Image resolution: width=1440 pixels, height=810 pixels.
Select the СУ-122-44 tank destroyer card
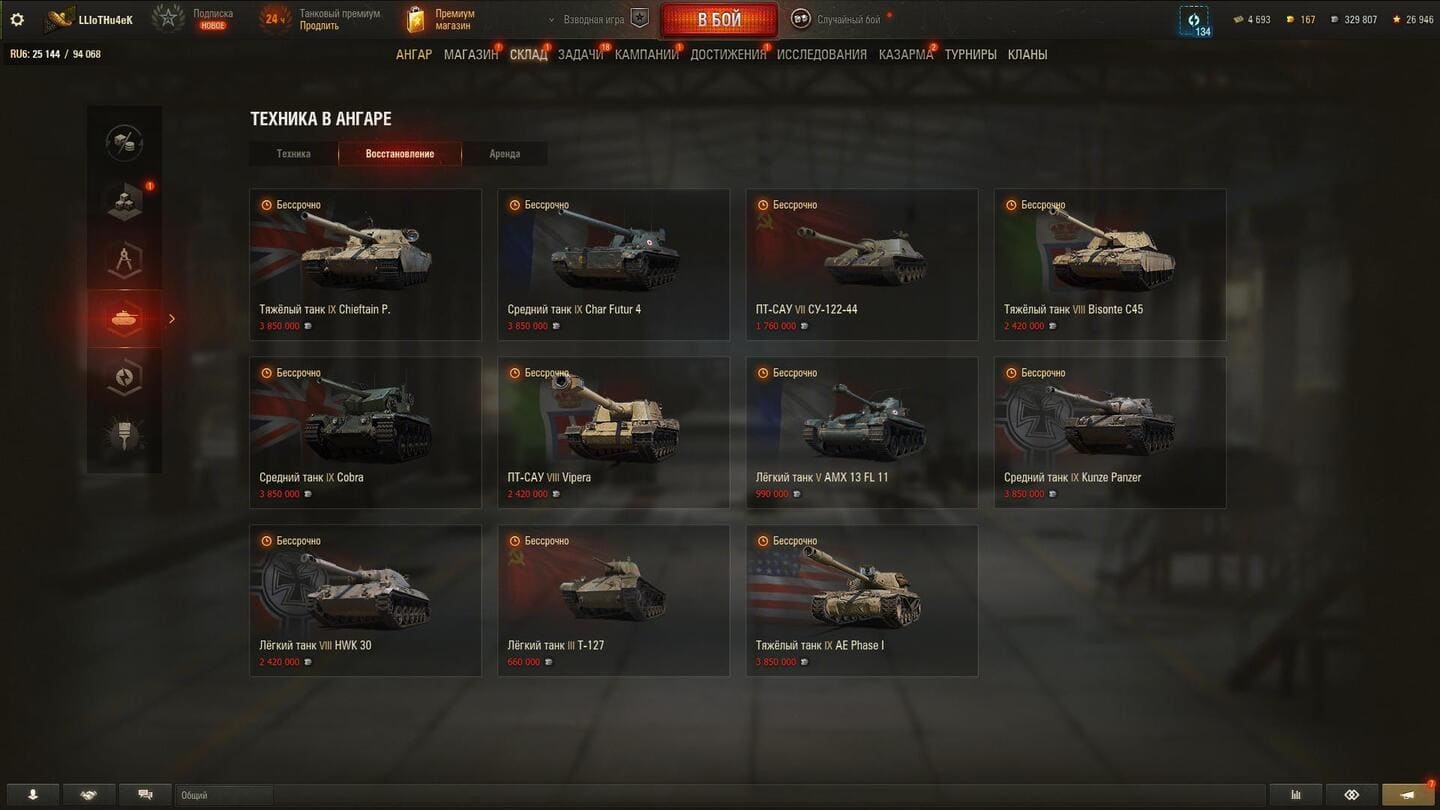pos(861,264)
